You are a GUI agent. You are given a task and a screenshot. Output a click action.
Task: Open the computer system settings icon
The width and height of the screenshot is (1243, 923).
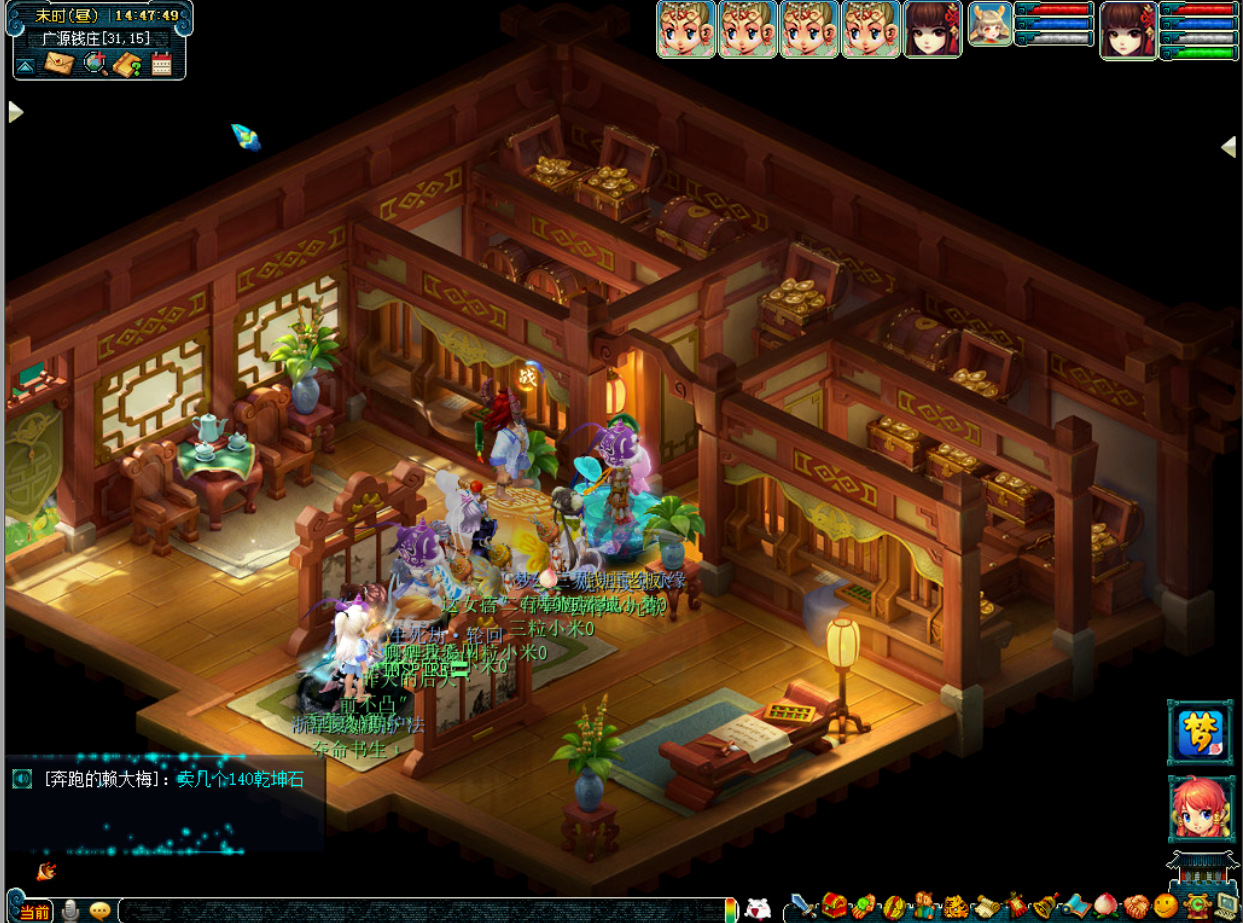pyautogui.click(x=1225, y=906)
